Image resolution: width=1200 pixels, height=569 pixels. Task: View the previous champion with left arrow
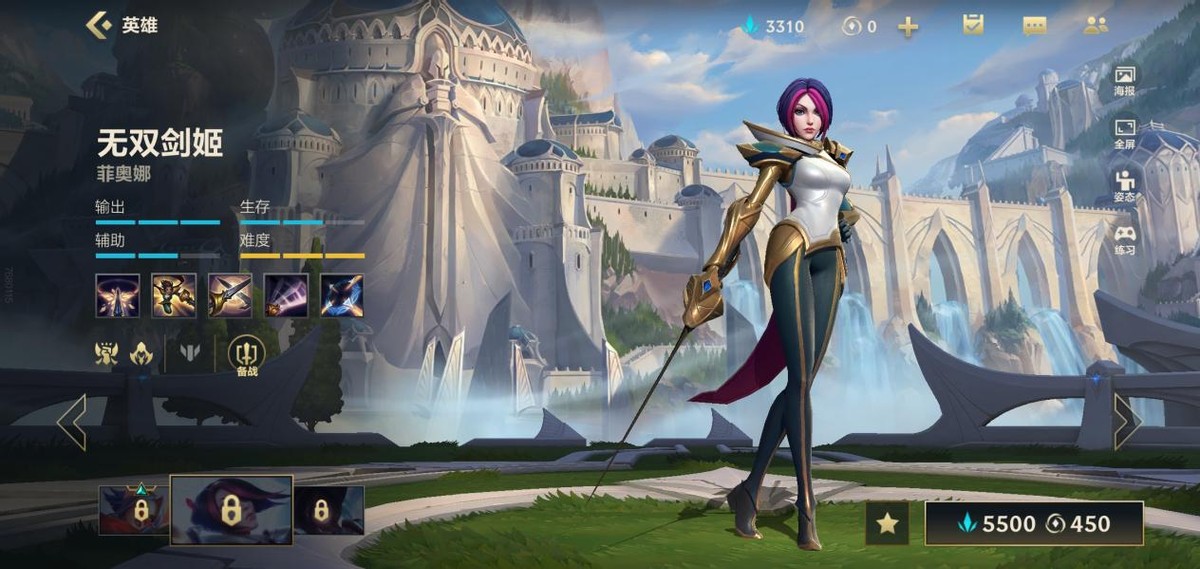point(72,422)
